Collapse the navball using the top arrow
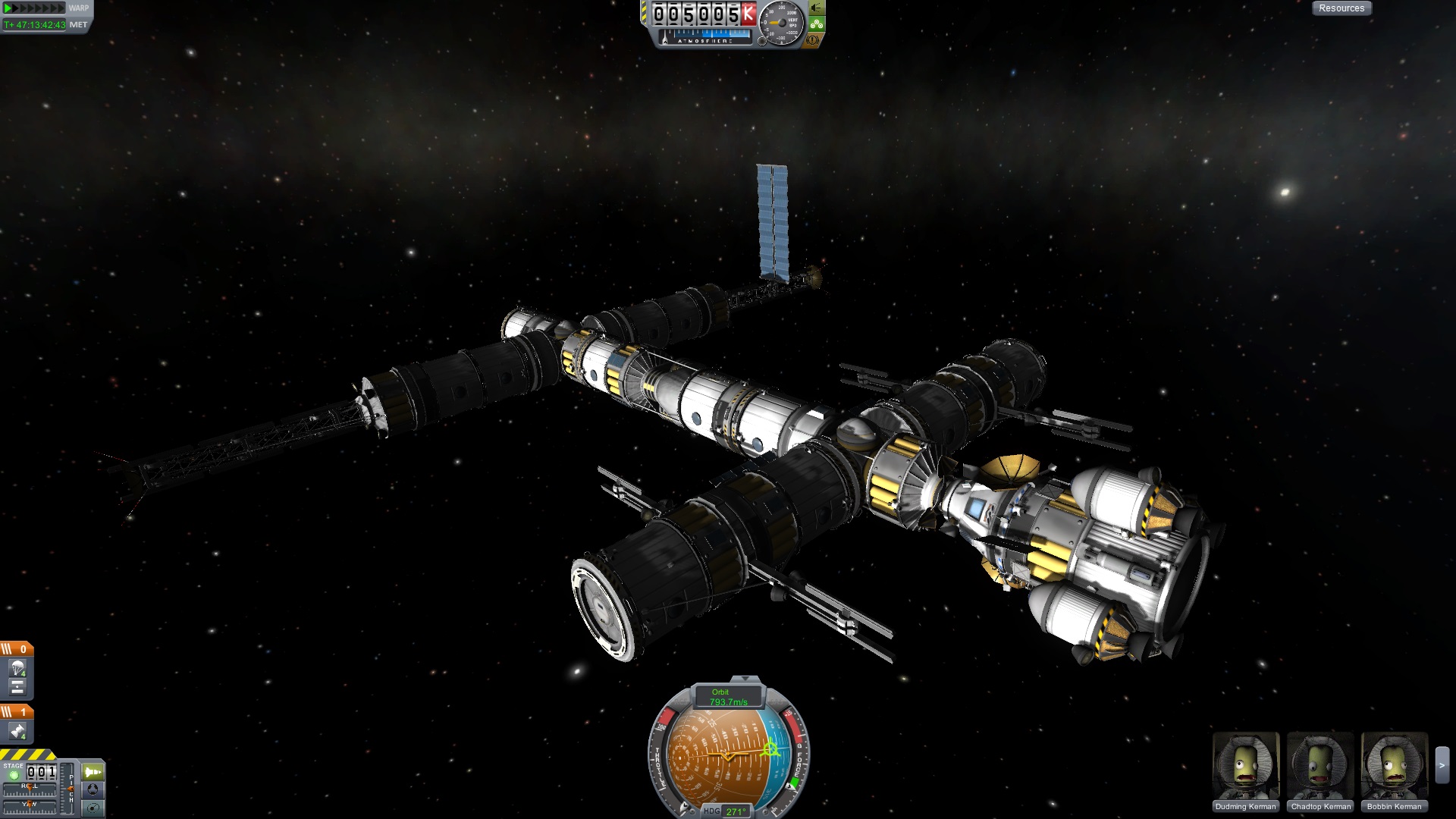Image resolution: width=1456 pixels, height=819 pixels. 745,679
